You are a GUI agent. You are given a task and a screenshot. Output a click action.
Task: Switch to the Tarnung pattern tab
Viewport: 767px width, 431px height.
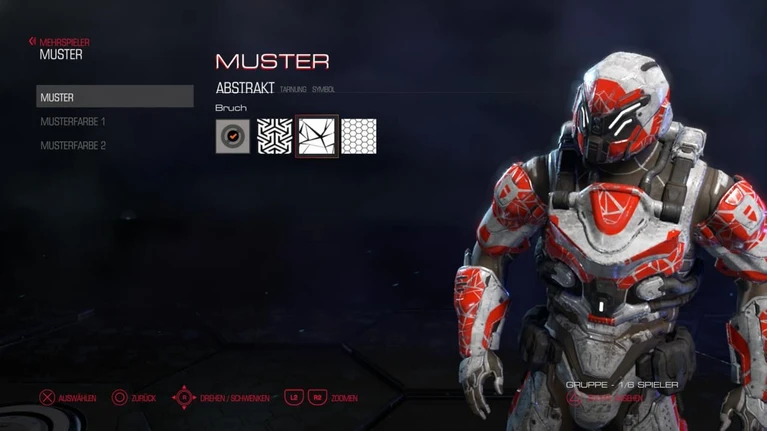(x=293, y=90)
